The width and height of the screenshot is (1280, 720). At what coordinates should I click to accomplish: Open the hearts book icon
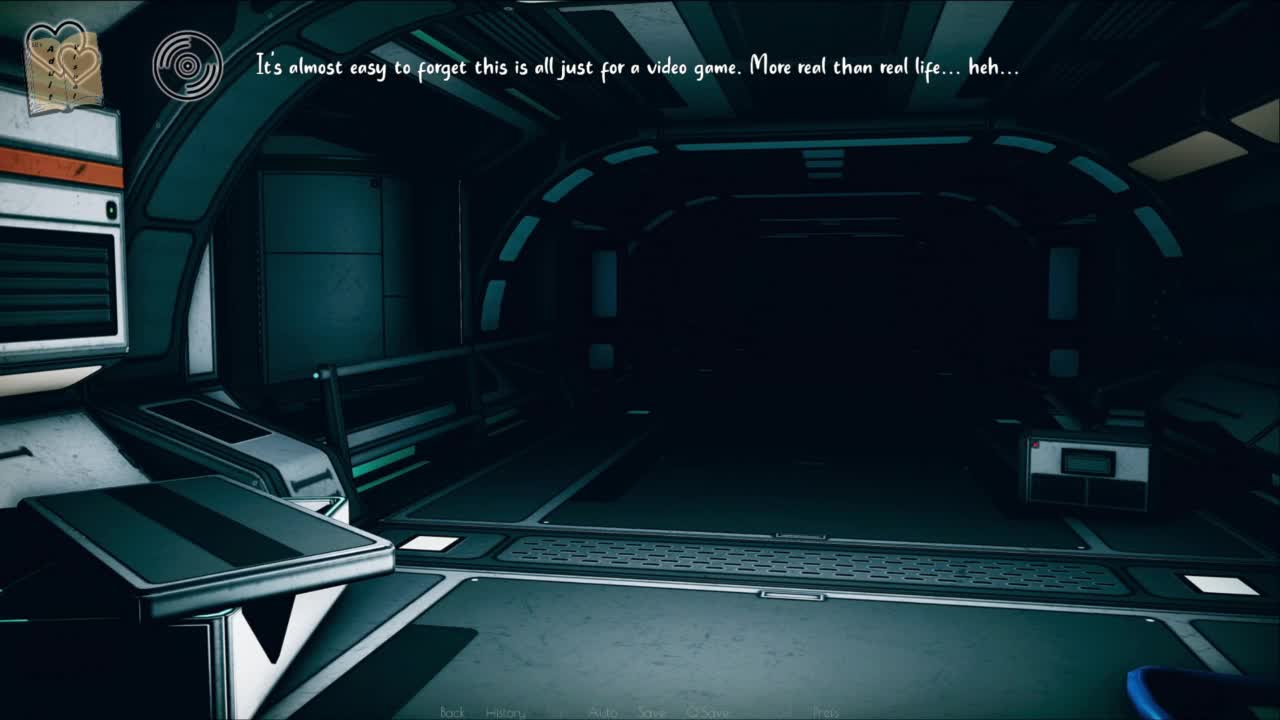[x=62, y=66]
